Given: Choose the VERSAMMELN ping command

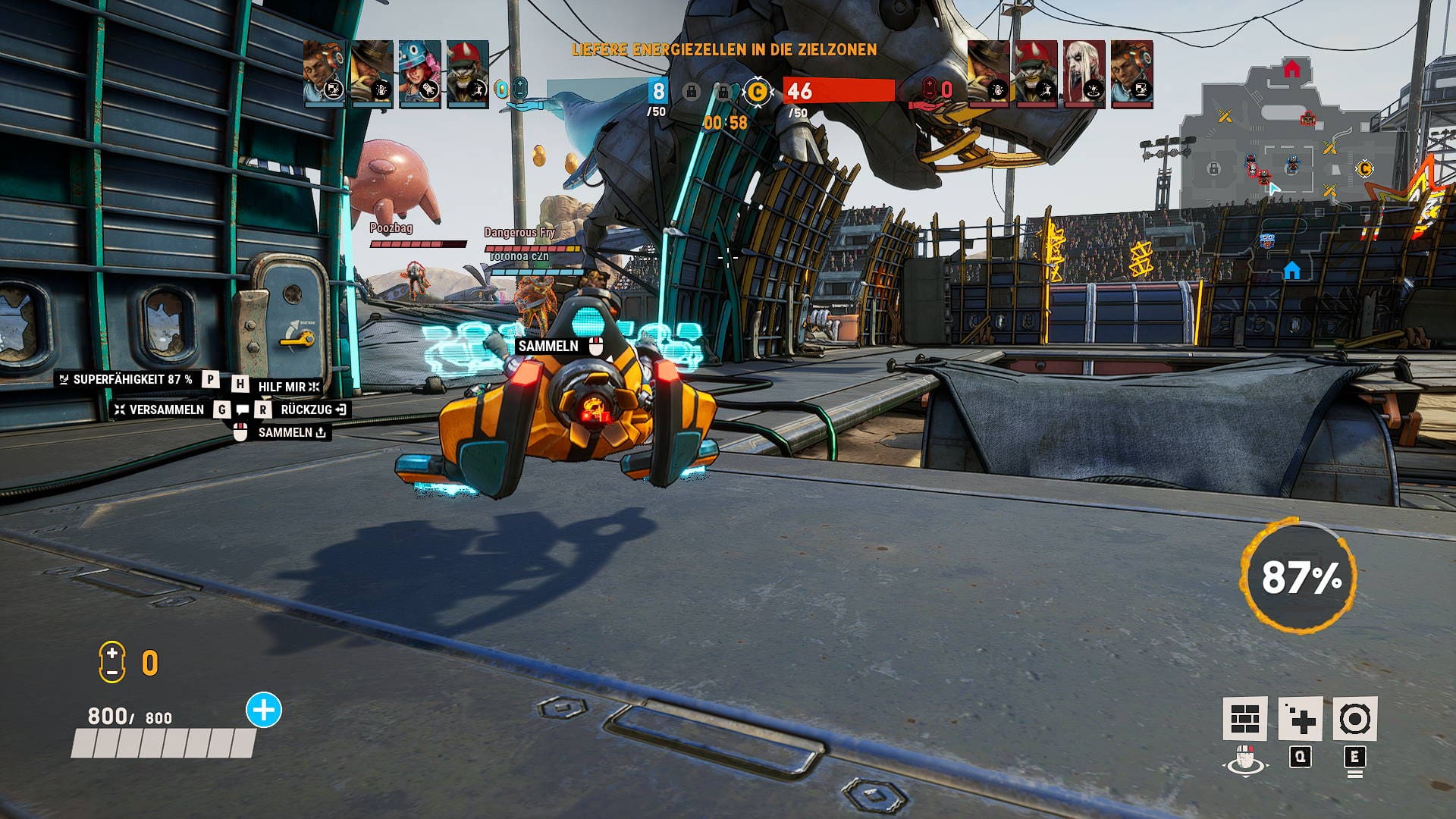Looking at the screenshot, I should click(x=166, y=409).
